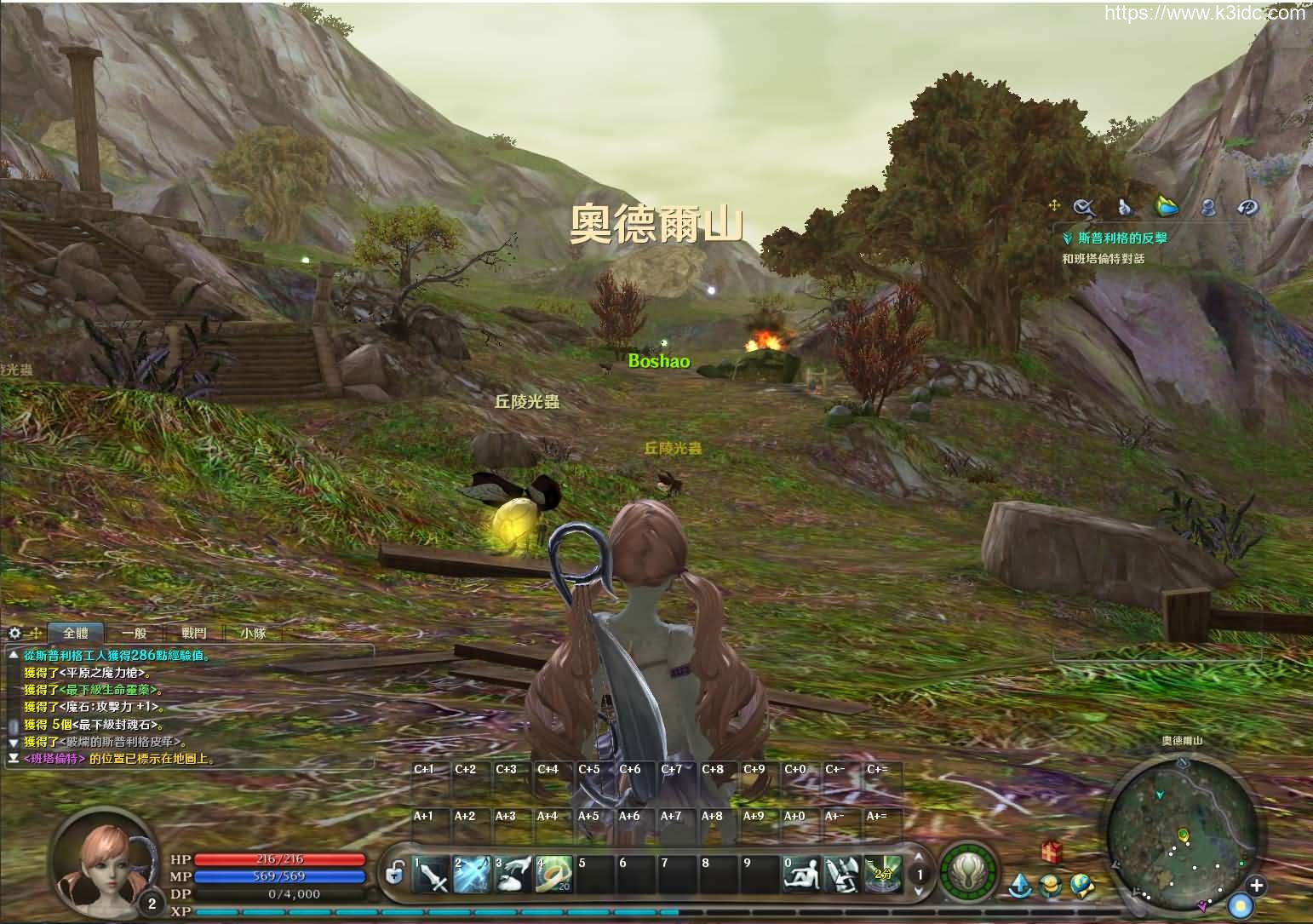Activate the blue slash skill in slot 2
This screenshot has width=1313, height=924.
coord(472,874)
